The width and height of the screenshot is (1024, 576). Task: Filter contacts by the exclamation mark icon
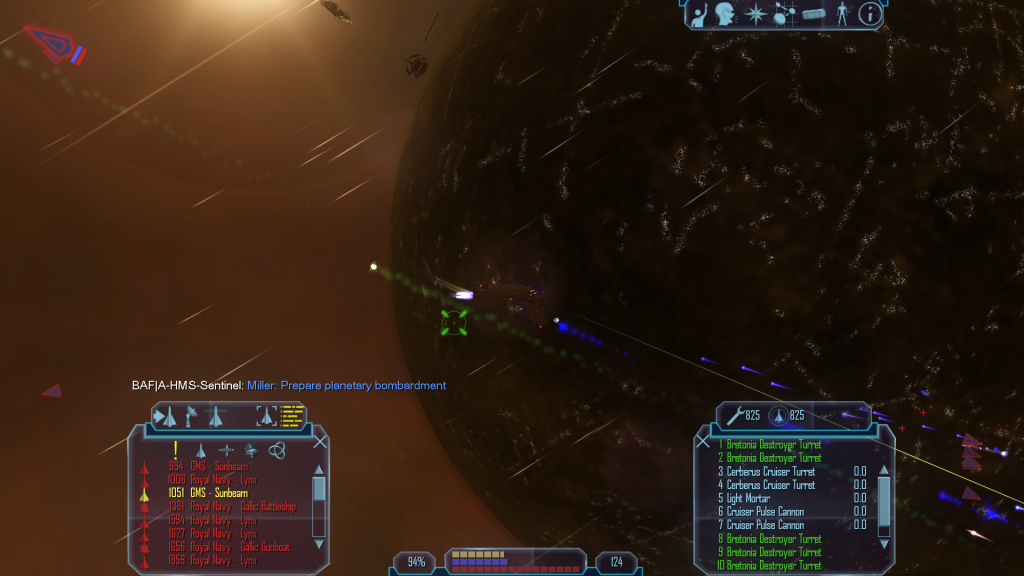176,450
